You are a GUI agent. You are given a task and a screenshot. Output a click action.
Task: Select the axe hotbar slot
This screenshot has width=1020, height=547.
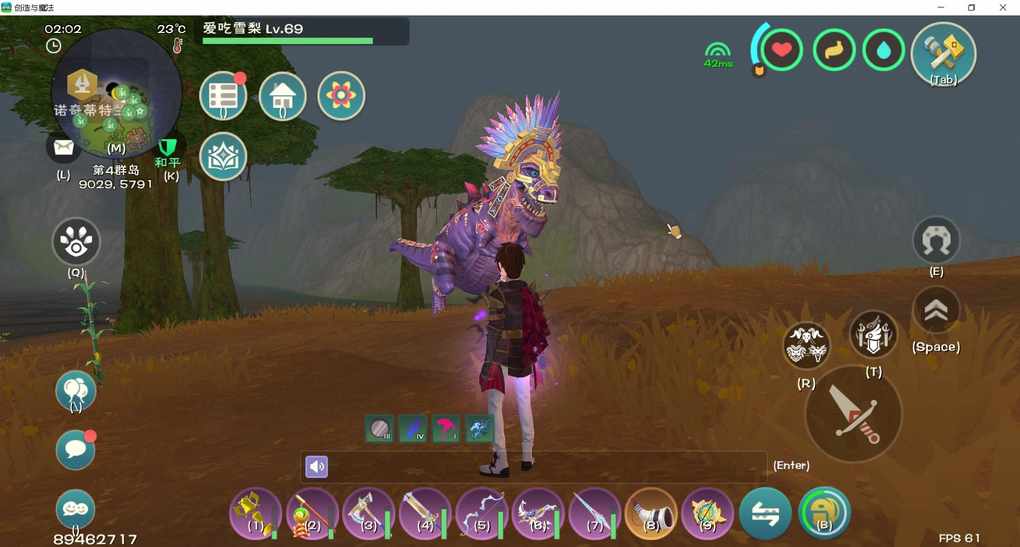[x=367, y=512]
